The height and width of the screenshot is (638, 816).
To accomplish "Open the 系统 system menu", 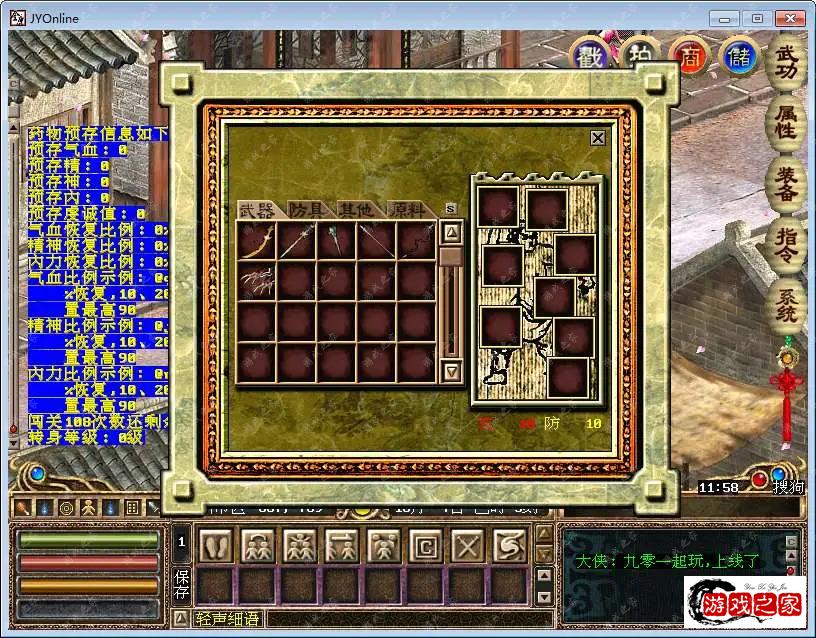I will pos(787,305).
